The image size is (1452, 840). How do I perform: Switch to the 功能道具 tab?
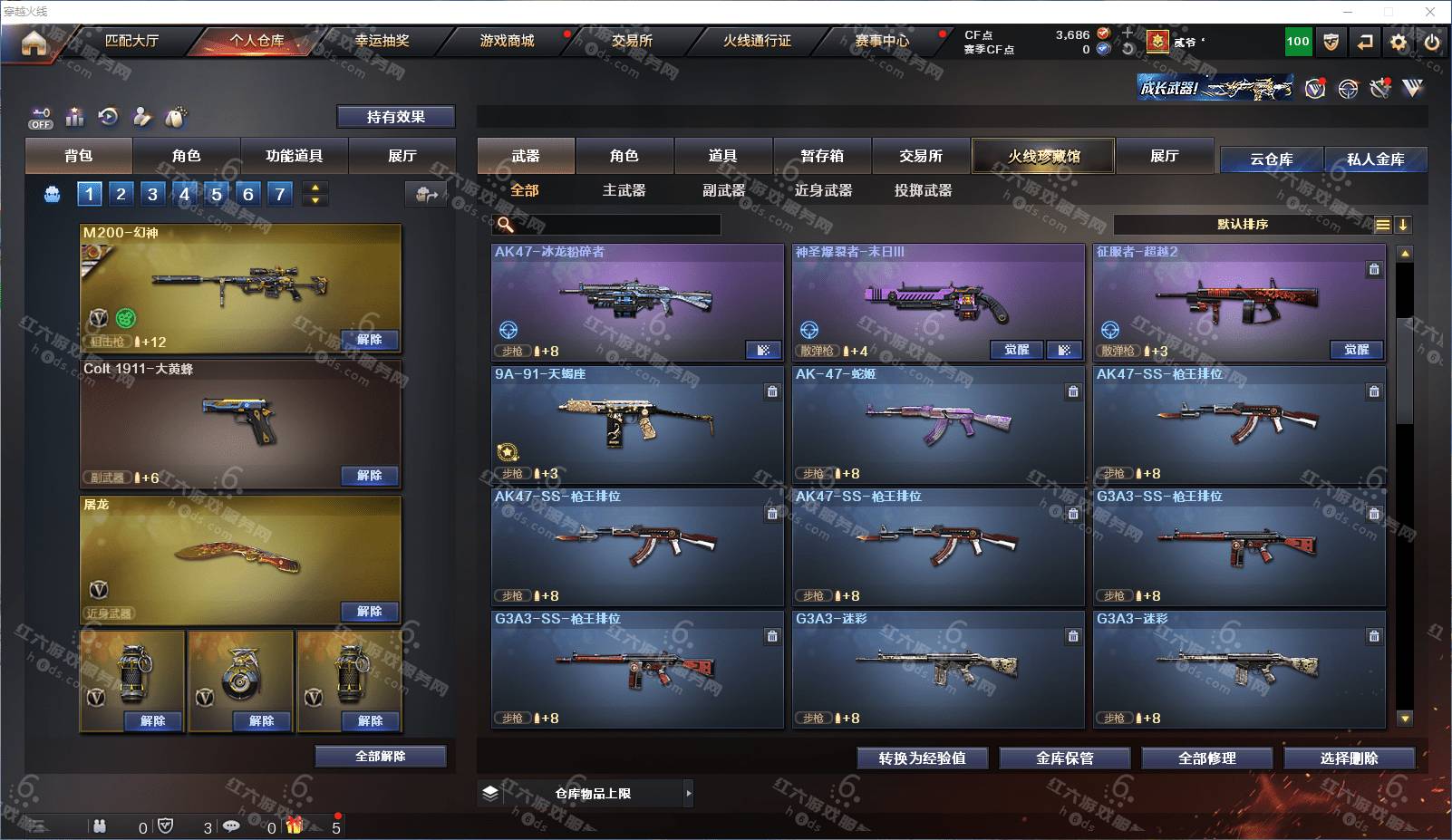pyautogui.click(x=294, y=156)
